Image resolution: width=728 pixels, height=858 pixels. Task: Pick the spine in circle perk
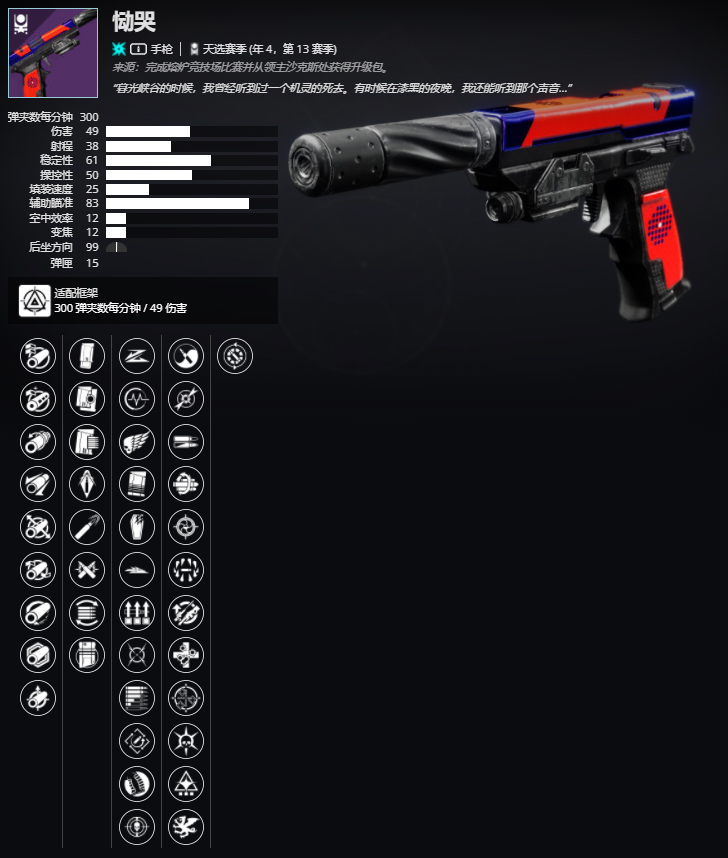tap(137, 785)
